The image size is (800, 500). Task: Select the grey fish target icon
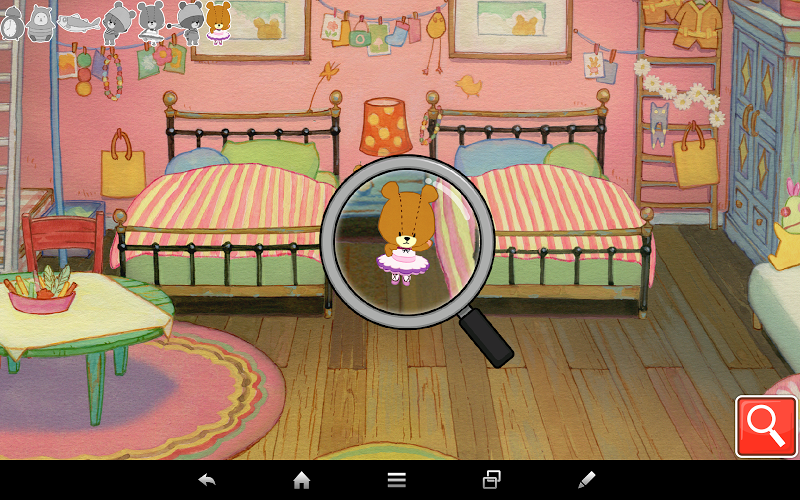[78, 22]
